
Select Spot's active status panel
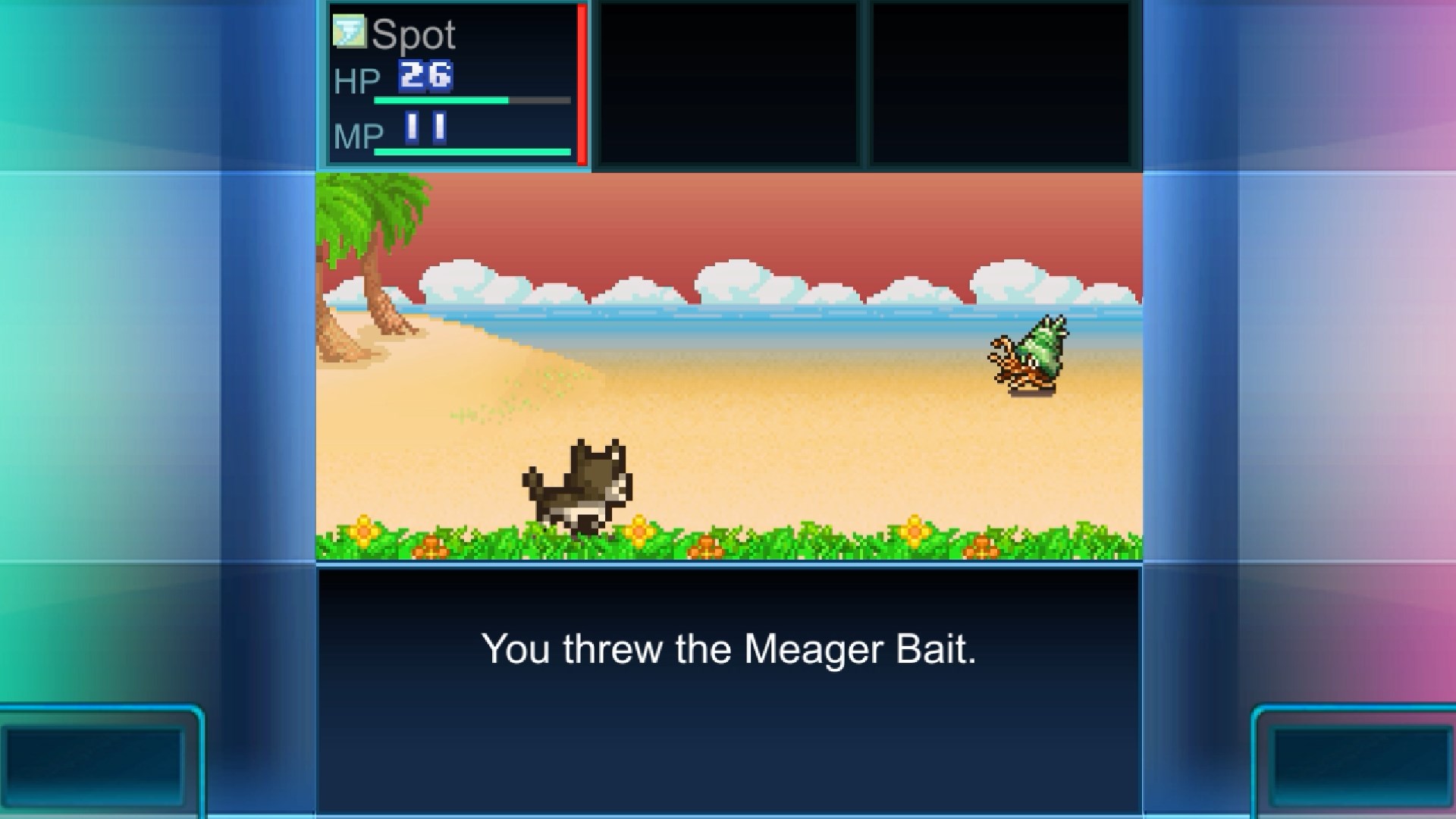click(451, 83)
